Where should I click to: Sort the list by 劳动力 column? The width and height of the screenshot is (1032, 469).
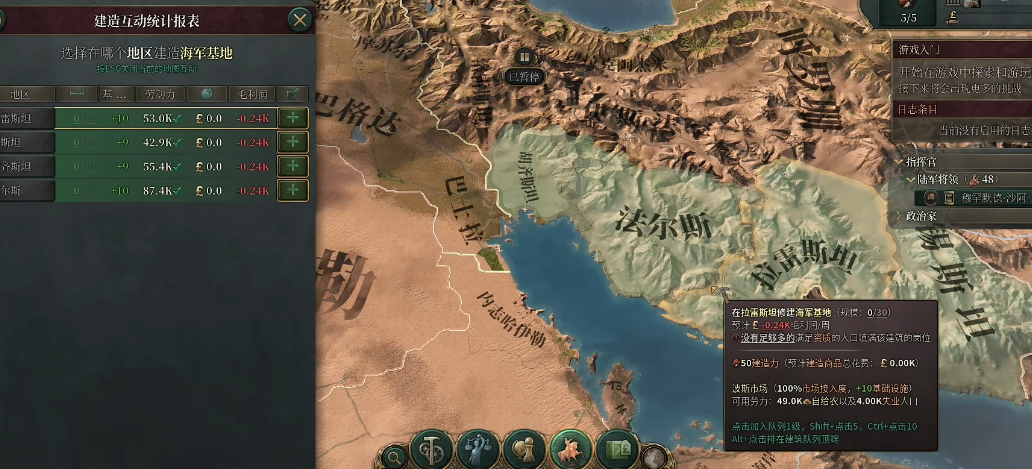158,94
